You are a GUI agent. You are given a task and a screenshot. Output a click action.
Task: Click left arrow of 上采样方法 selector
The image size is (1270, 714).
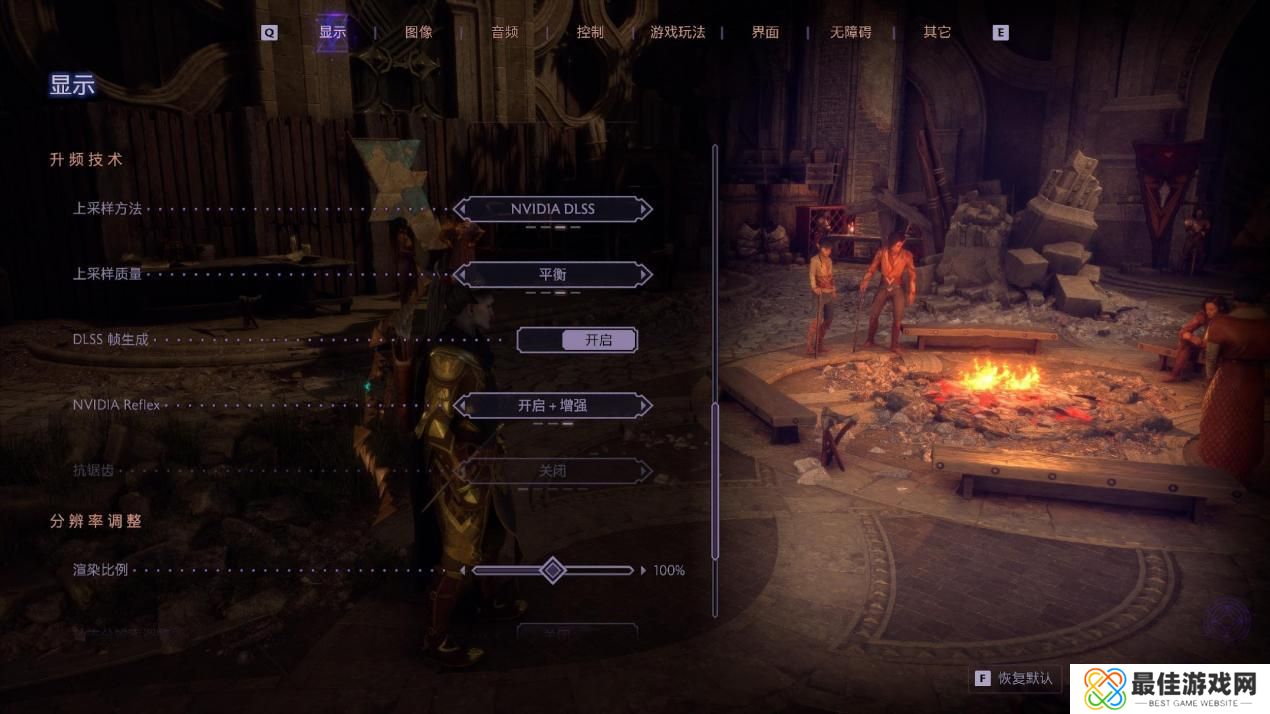[x=460, y=209]
